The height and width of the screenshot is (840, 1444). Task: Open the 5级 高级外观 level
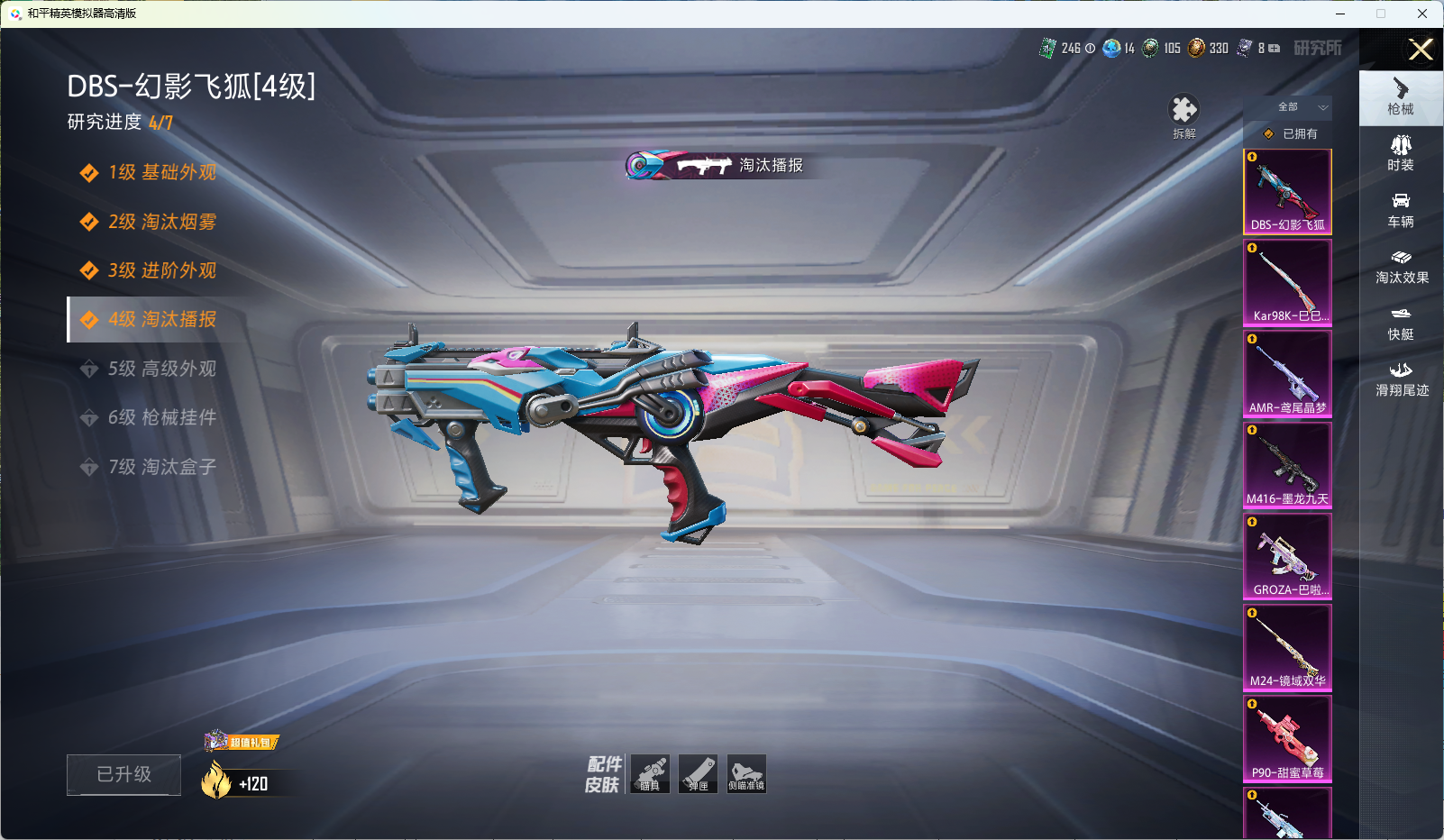[x=160, y=369]
